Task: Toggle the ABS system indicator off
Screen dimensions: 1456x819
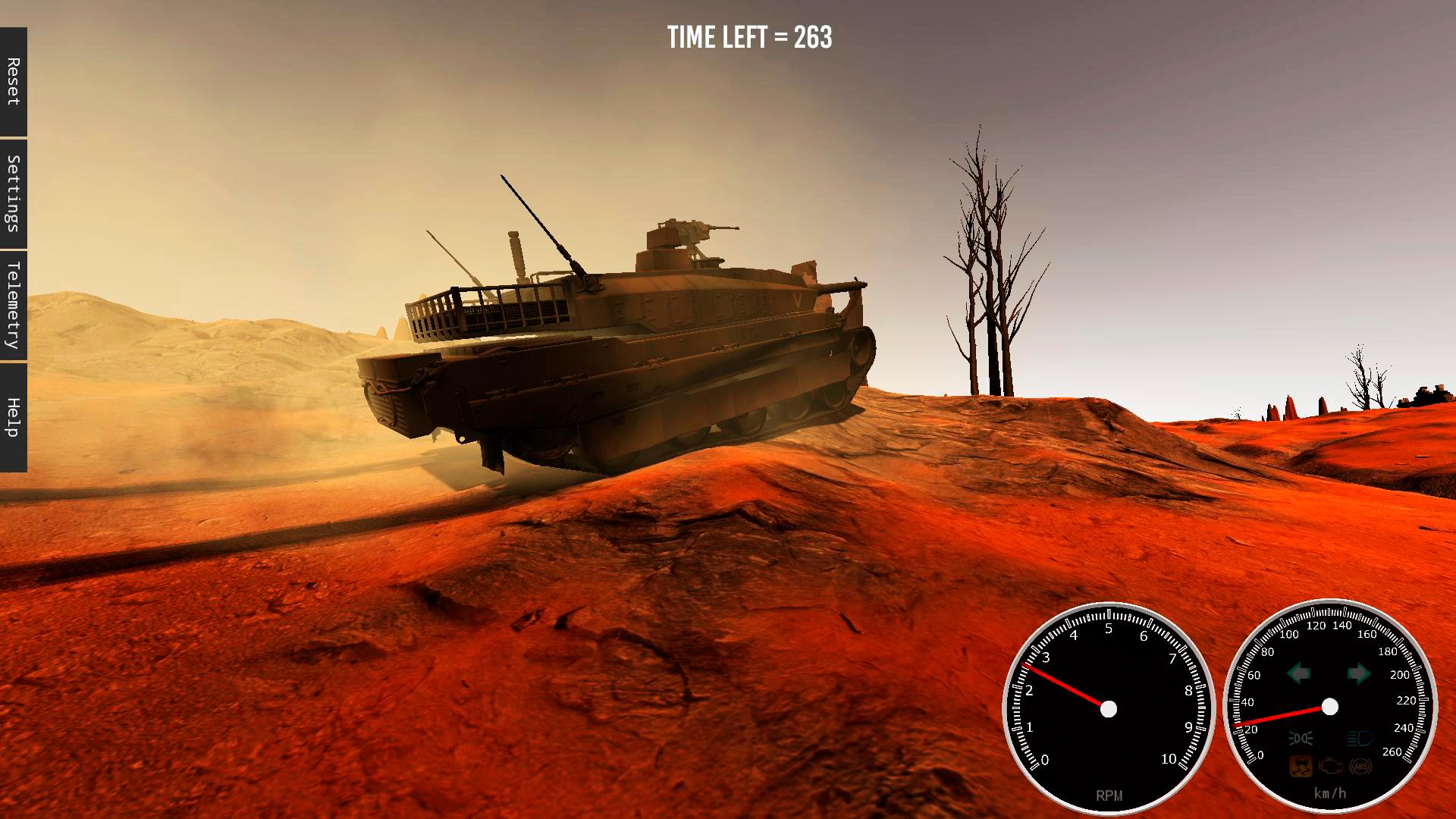Action: (1360, 767)
